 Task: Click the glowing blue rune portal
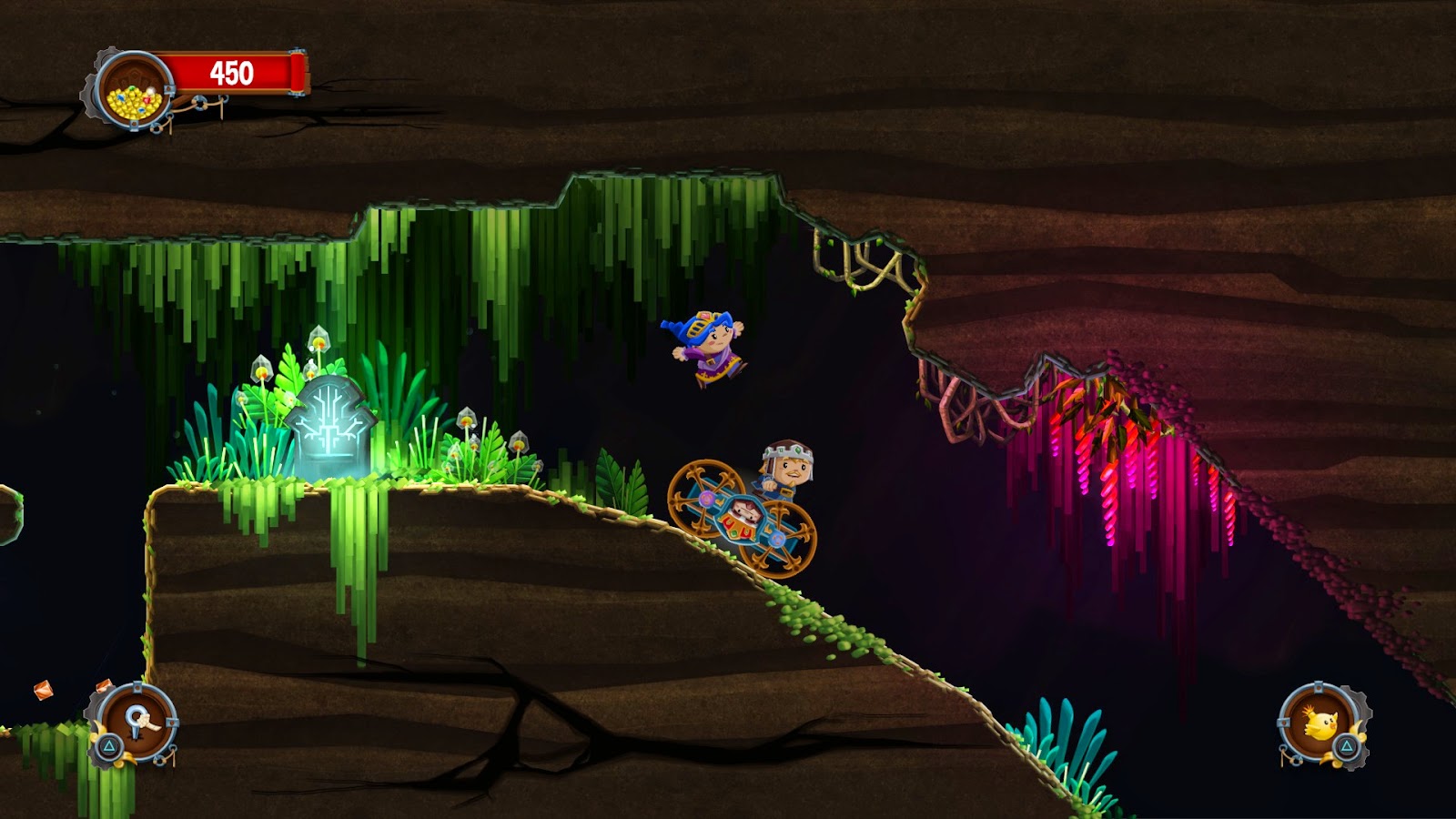(x=332, y=426)
